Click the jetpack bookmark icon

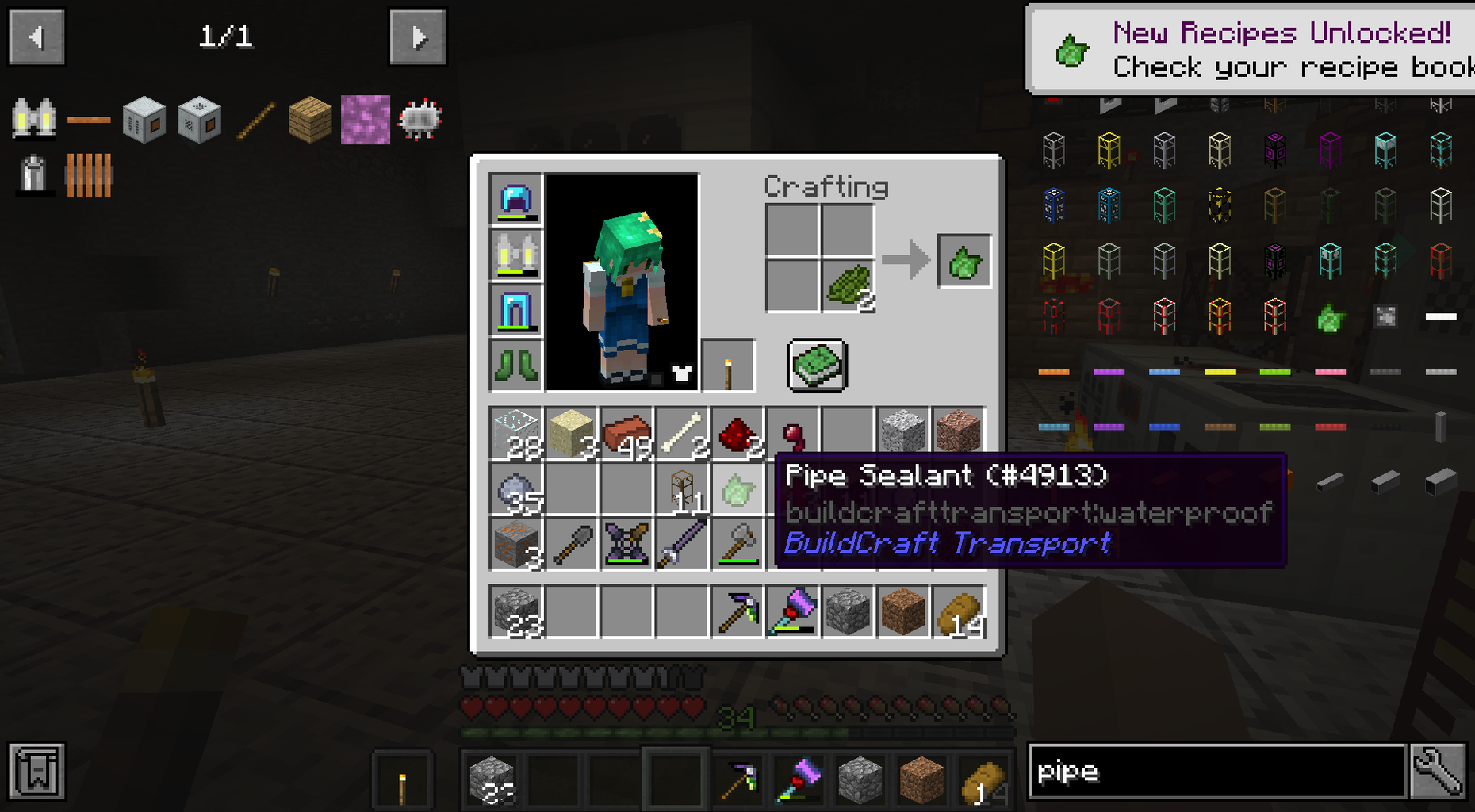[x=35, y=117]
